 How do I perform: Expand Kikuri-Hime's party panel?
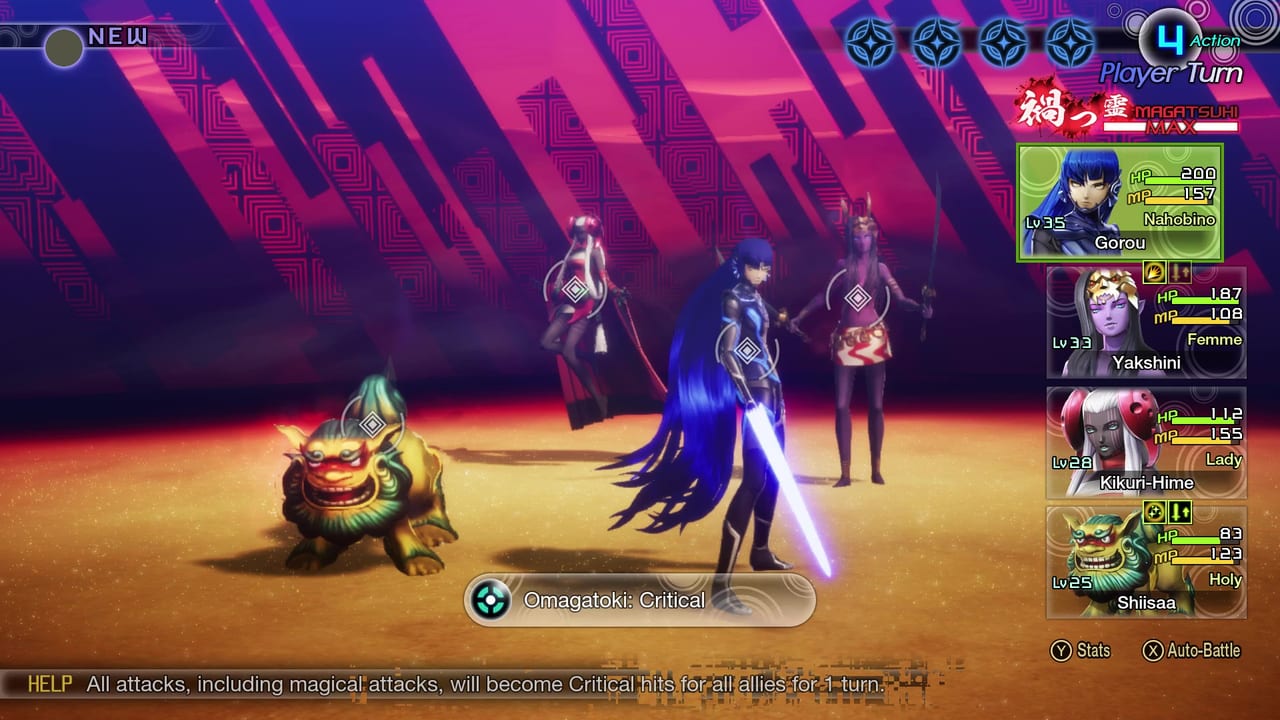coord(1145,440)
